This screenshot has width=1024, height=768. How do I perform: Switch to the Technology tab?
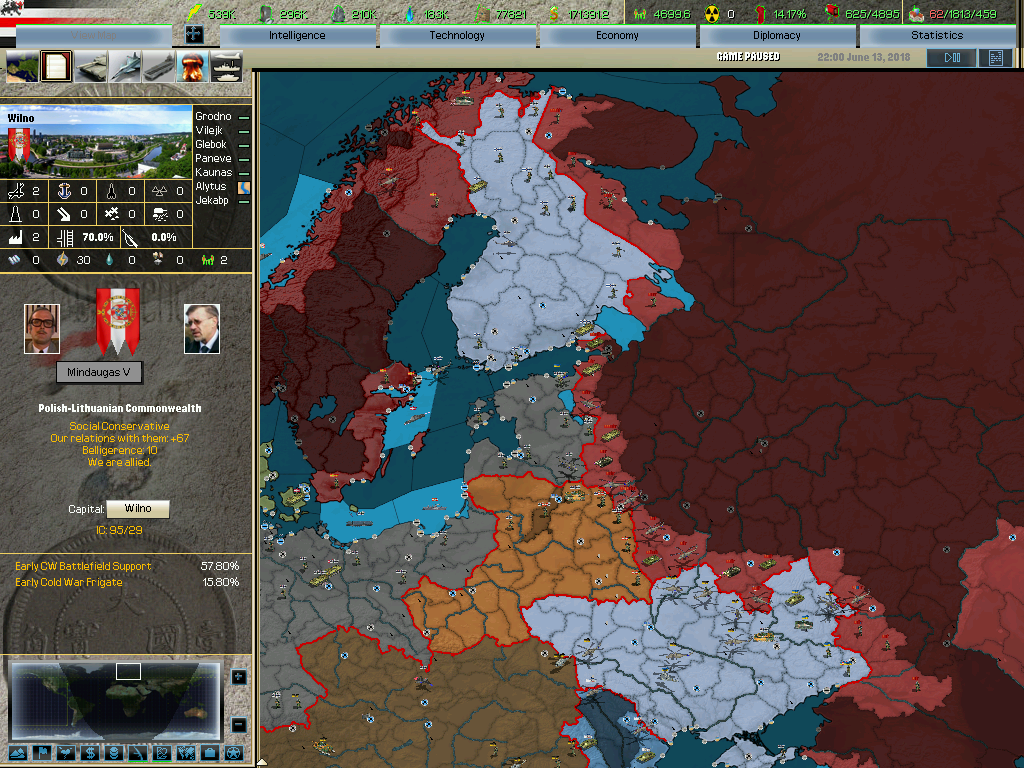click(457, 36)
